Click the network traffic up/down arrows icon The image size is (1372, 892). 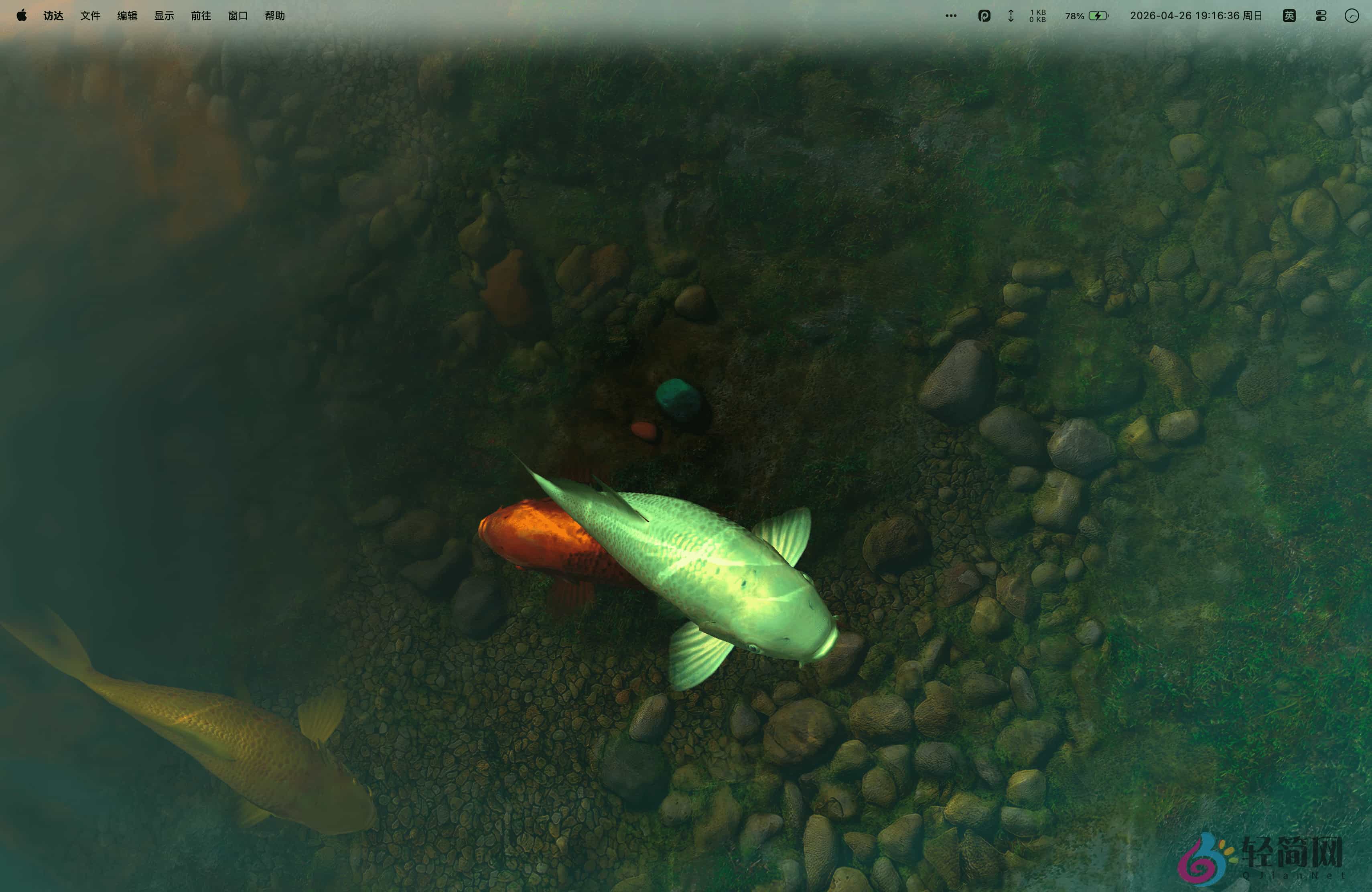(x=1011, y=16)
